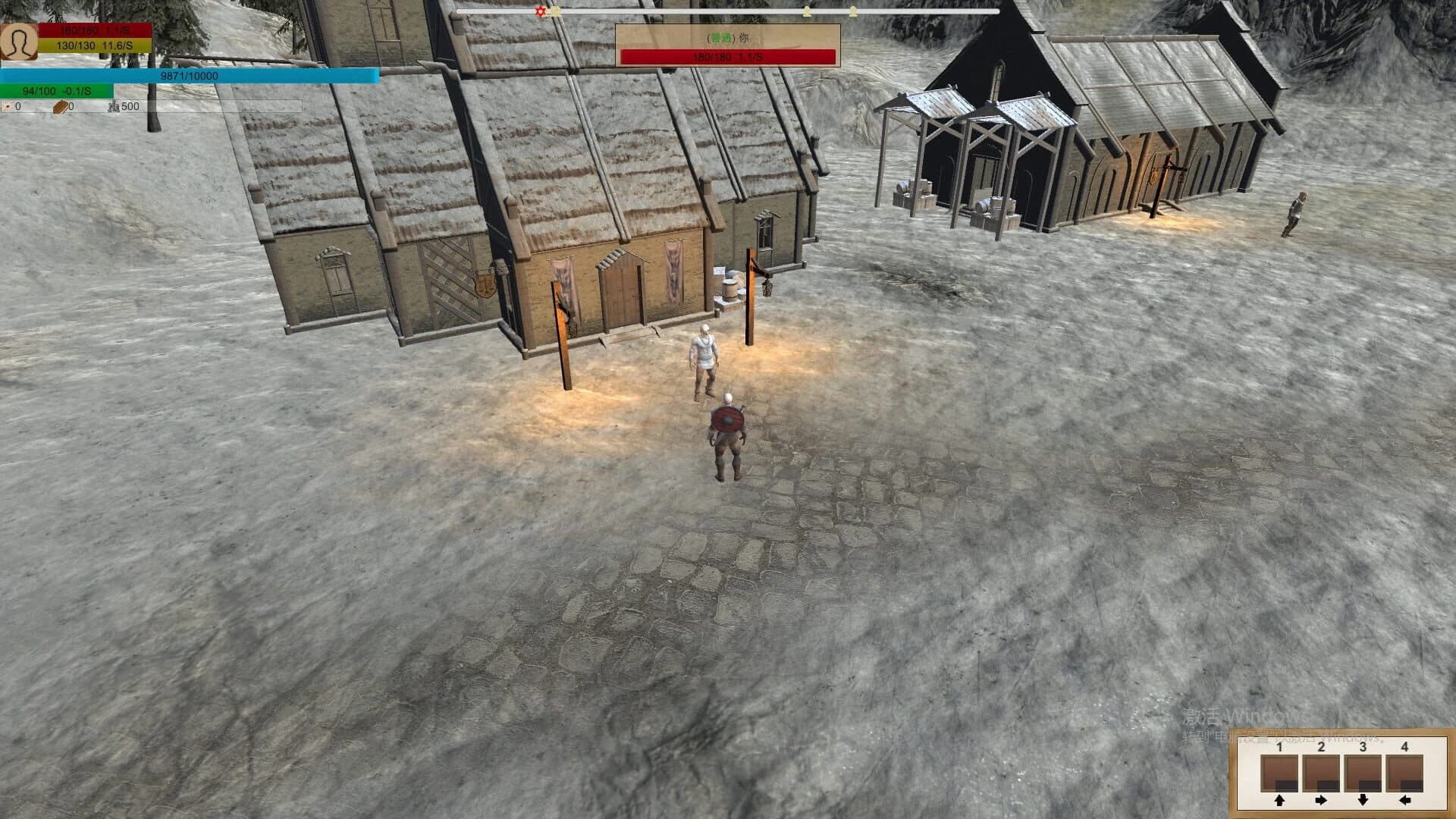Select hotbar slot 4
The width and height of the screenshot is (1456, 819).
(x=1404, y=773)
